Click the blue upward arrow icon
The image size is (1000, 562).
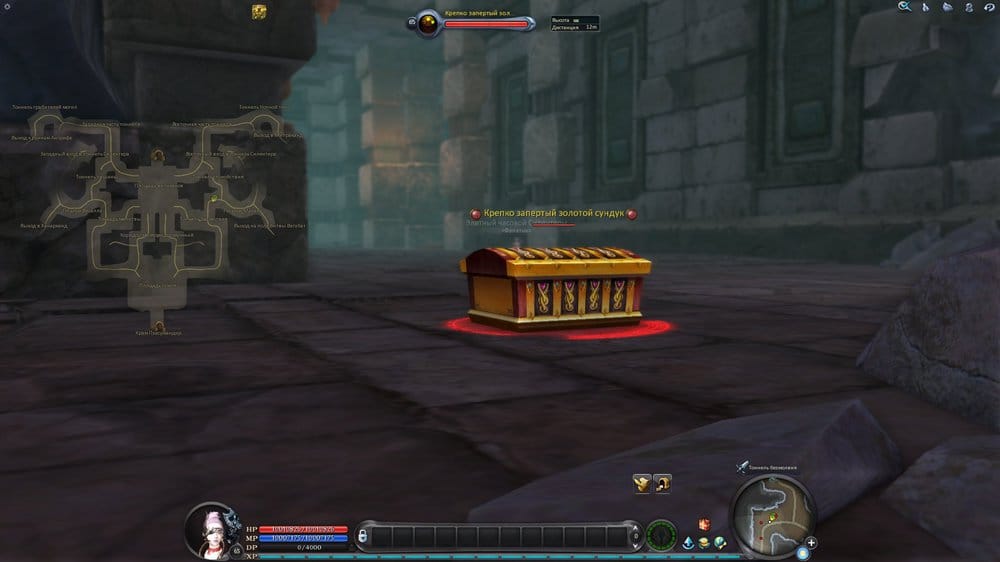point(690,542)
